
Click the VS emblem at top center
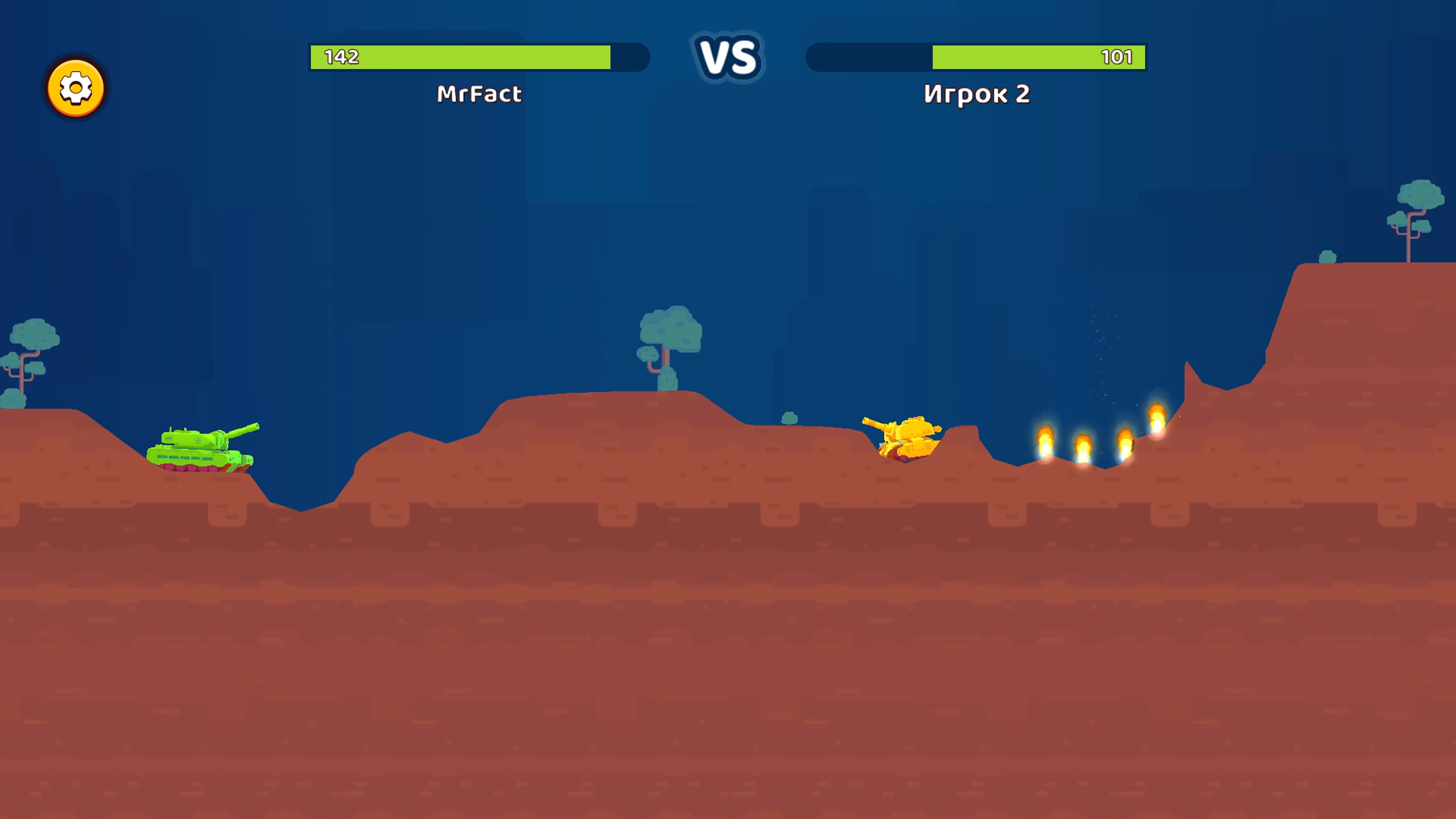(x=729, y=57)
